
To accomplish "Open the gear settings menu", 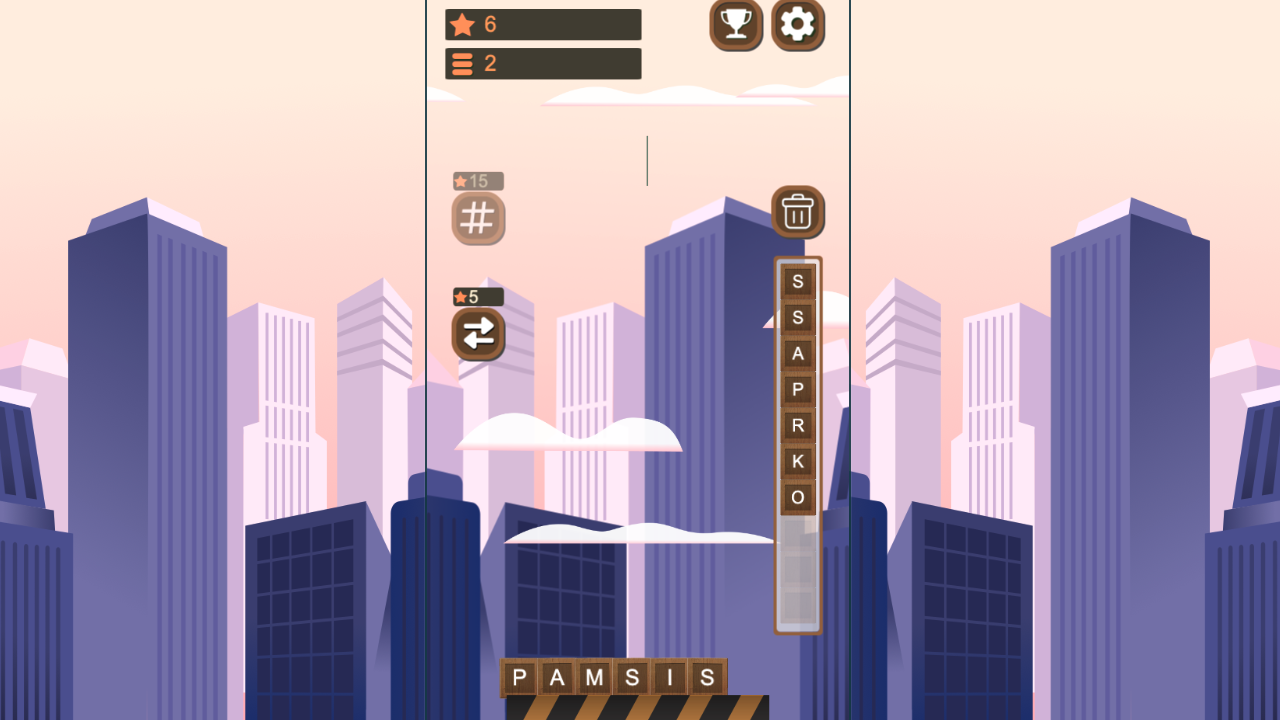I will 797,24.
